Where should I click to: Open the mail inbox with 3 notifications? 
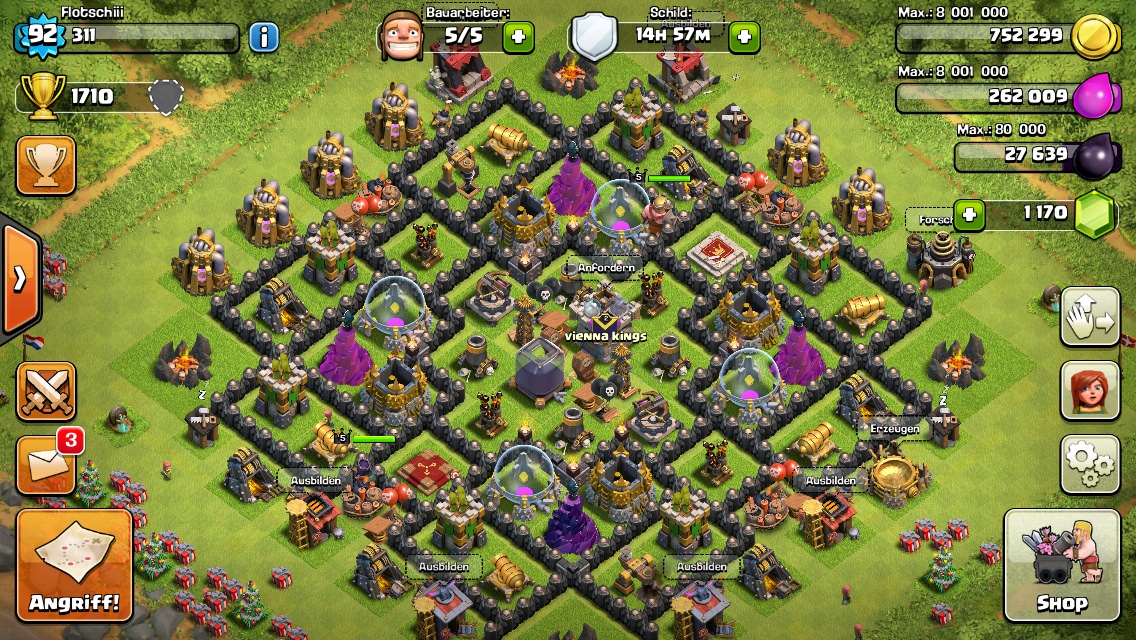46,465
